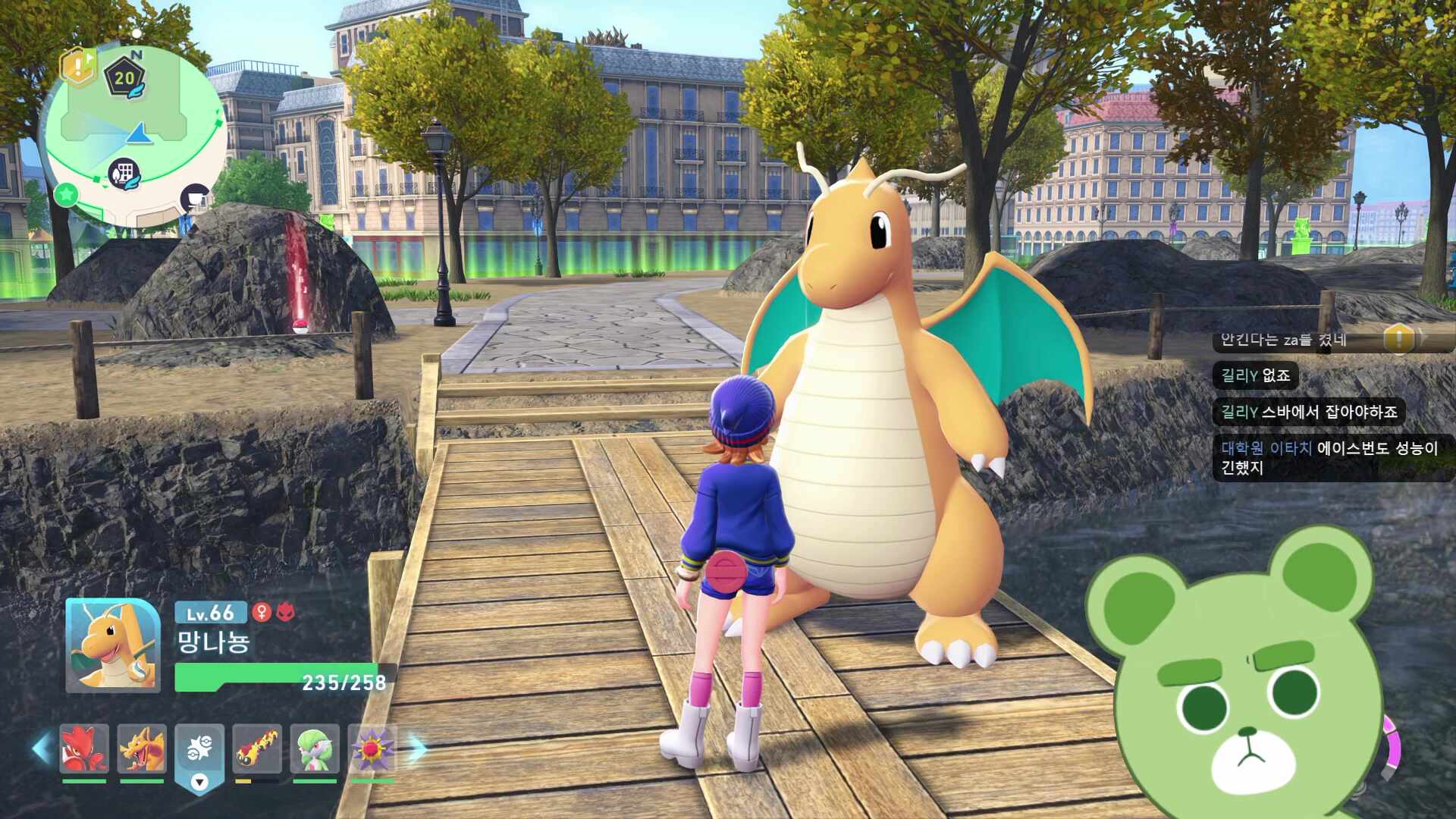The width and height of the screenshot is (1456, 819).
Task: Click the green star marker on minimap
Action: (x=67, y=195)
